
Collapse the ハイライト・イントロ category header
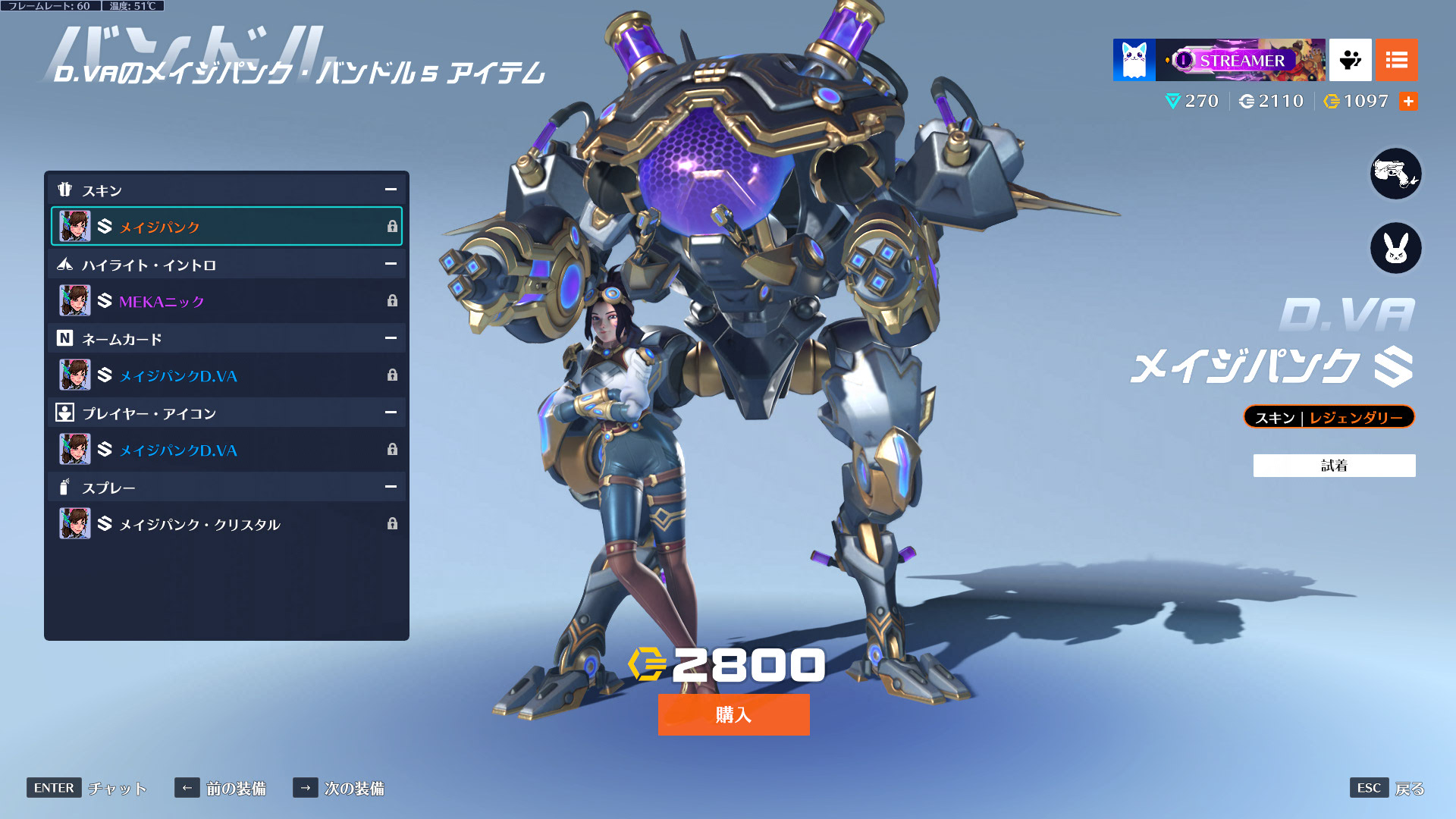[x=391, y=264]
